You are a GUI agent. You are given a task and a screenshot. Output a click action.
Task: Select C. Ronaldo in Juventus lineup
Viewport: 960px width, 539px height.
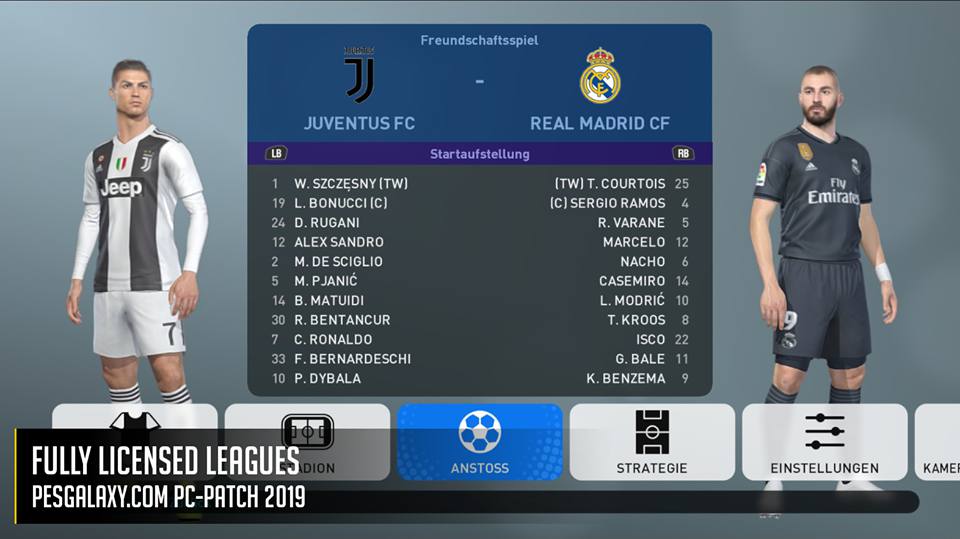coord(334,339)
